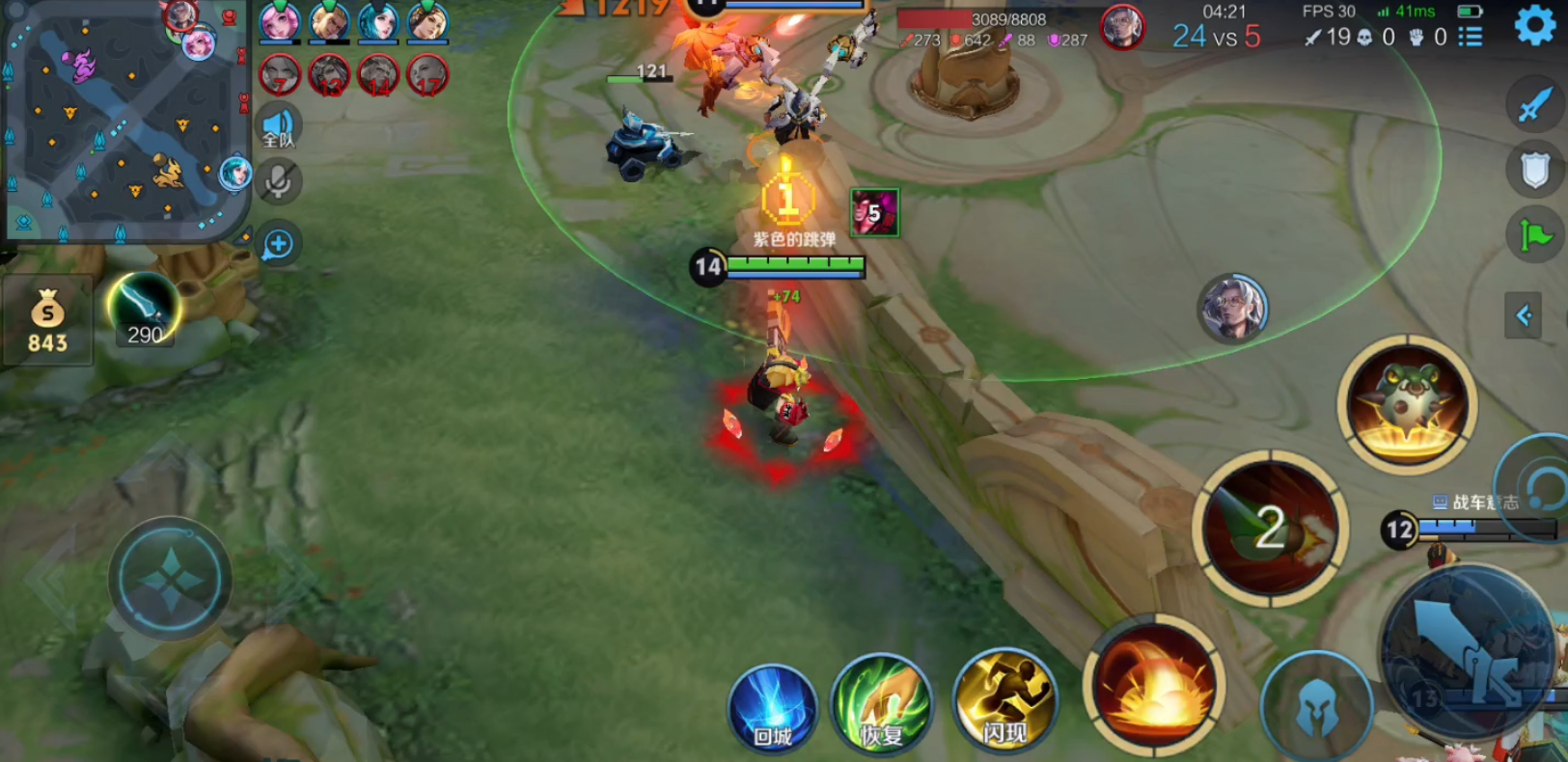Move using the virtual joystick

pyautogui.click(x=170, y=579)
